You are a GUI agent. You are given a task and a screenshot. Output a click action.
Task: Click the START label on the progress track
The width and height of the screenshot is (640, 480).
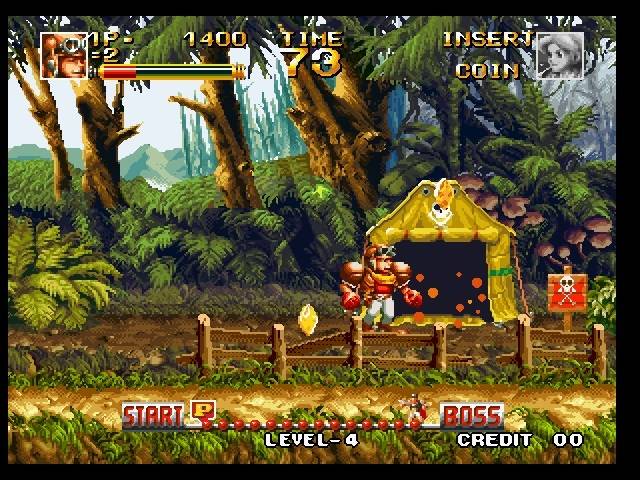(153, 414)
